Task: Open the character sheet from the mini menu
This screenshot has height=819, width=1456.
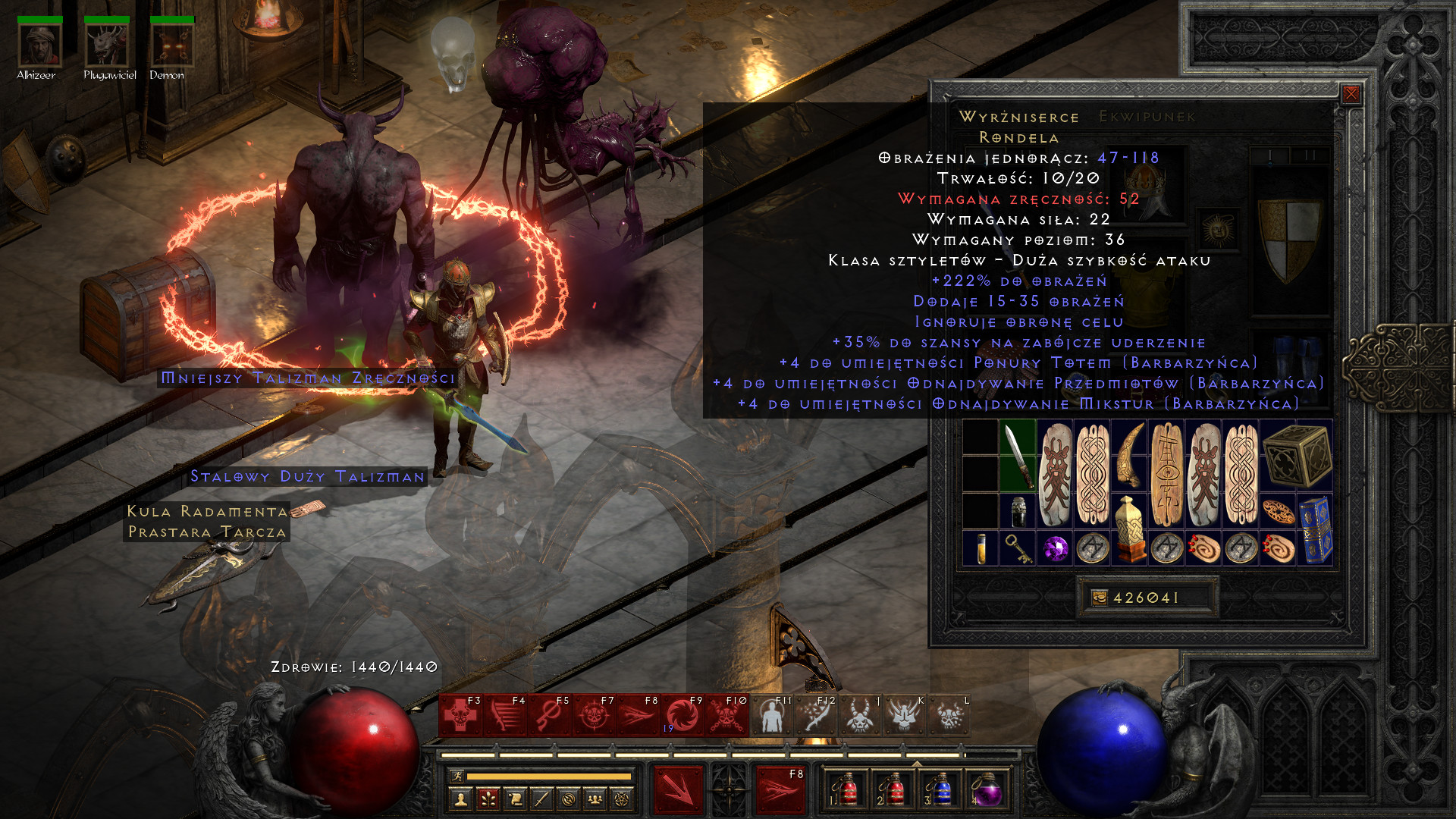Action: [461, 799]
